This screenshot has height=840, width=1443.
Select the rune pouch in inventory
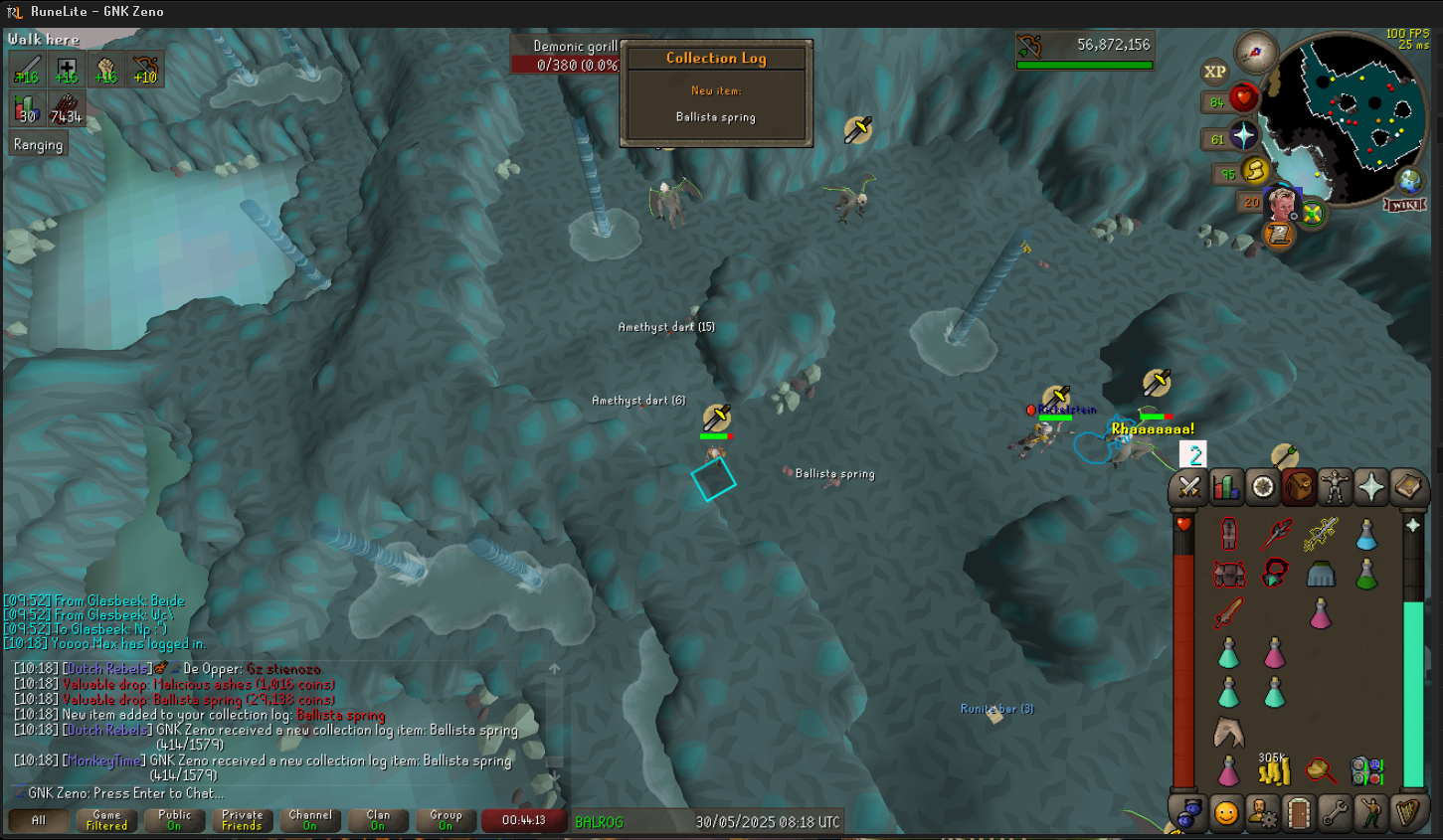tap(1367, 770)
